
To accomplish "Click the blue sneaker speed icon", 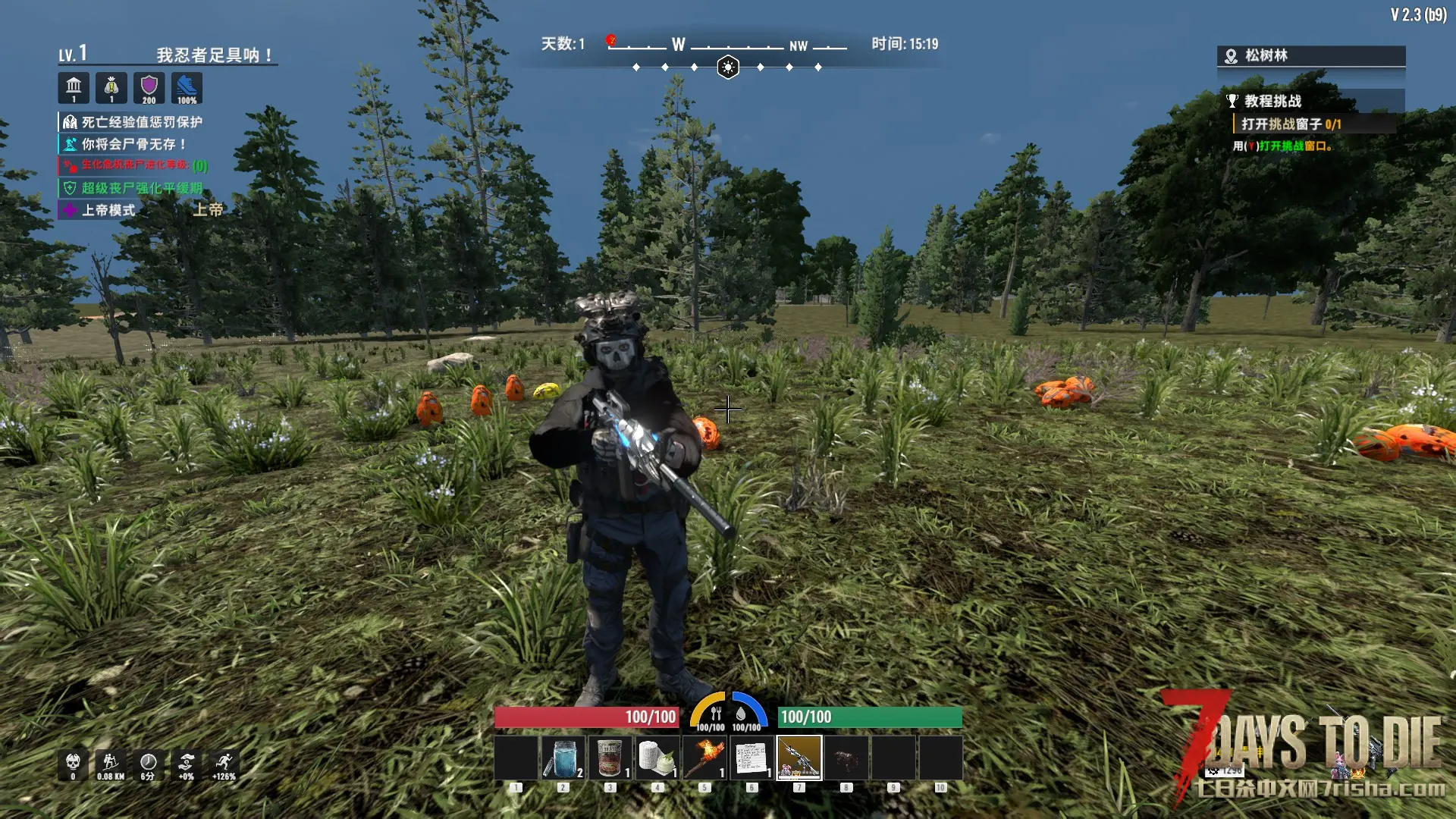I will (x=187, y=88).
